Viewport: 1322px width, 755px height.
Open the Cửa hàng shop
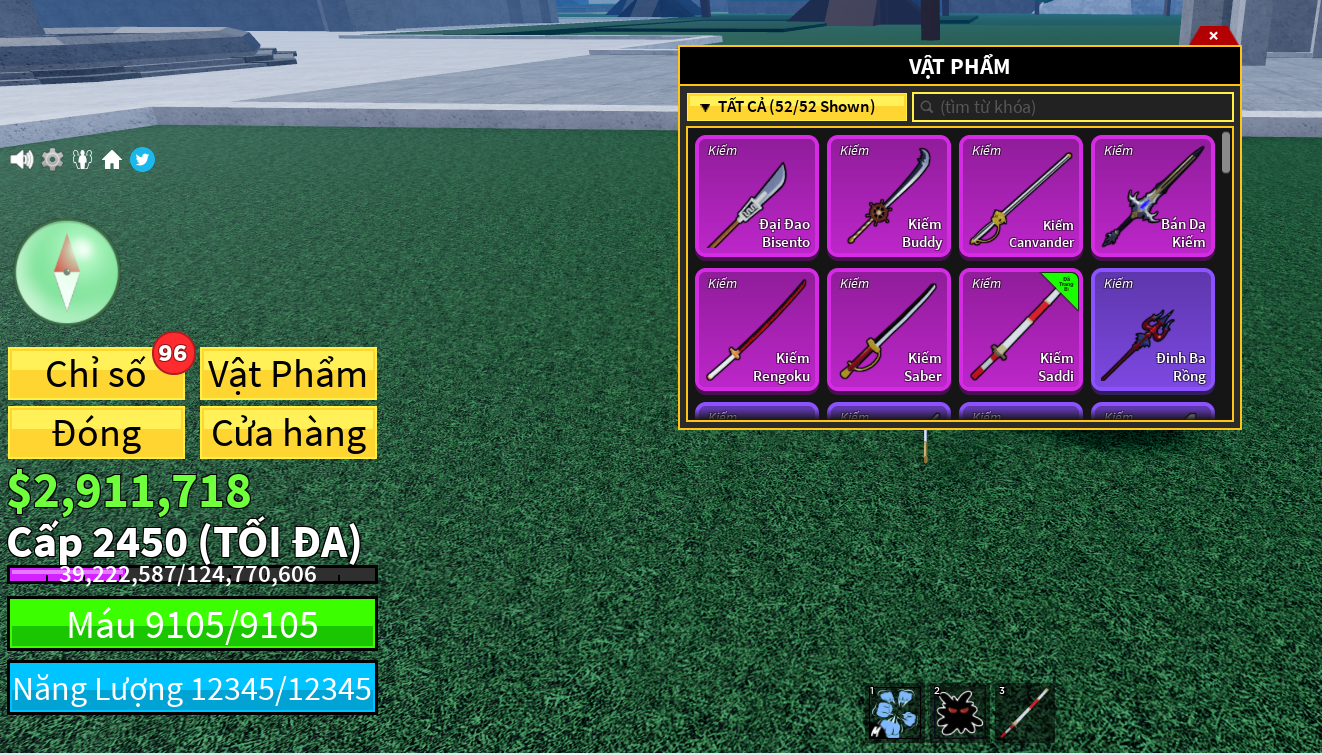click(288, 432)
